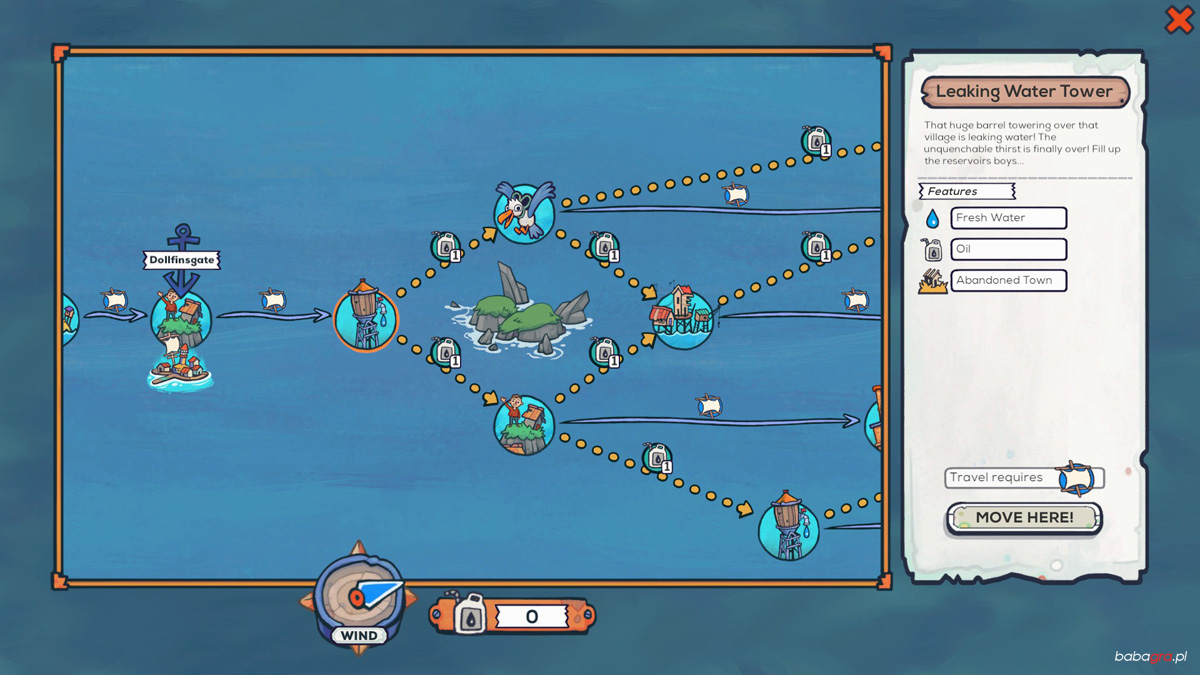Select the Oil feature entry

click(1008, 249)
